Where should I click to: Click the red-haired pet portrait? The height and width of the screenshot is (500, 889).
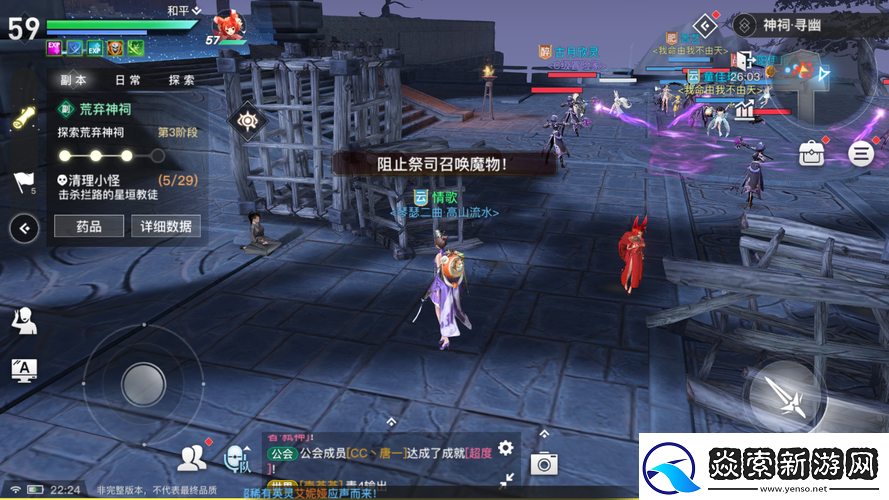coord(229,28)
